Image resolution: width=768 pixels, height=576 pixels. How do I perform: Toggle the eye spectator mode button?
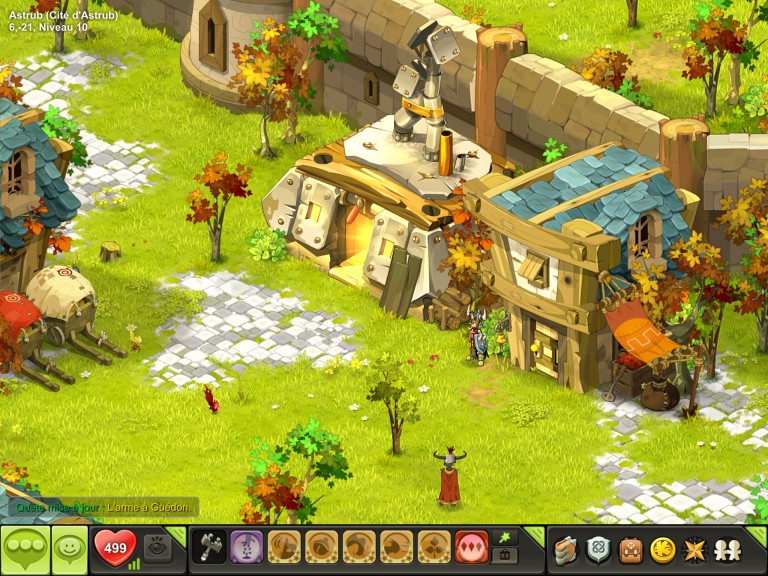158,548
